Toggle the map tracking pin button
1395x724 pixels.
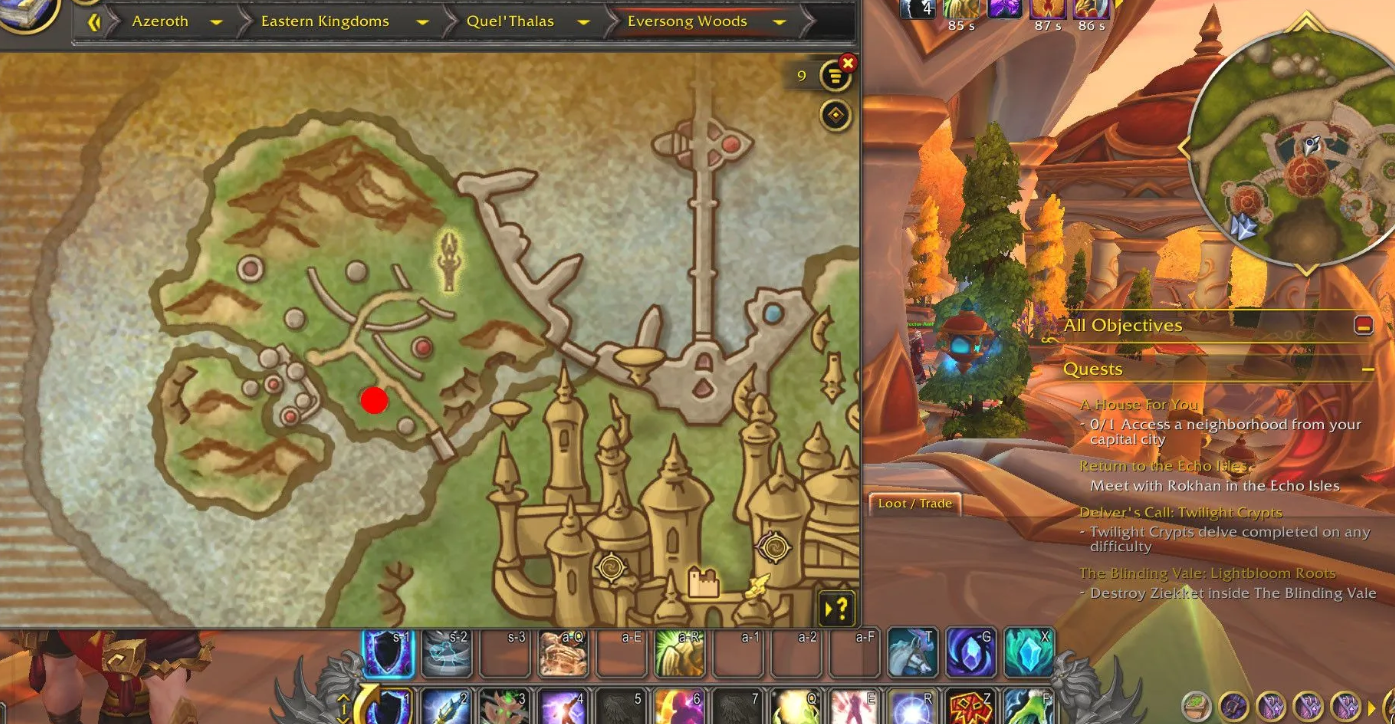[835, 116]
